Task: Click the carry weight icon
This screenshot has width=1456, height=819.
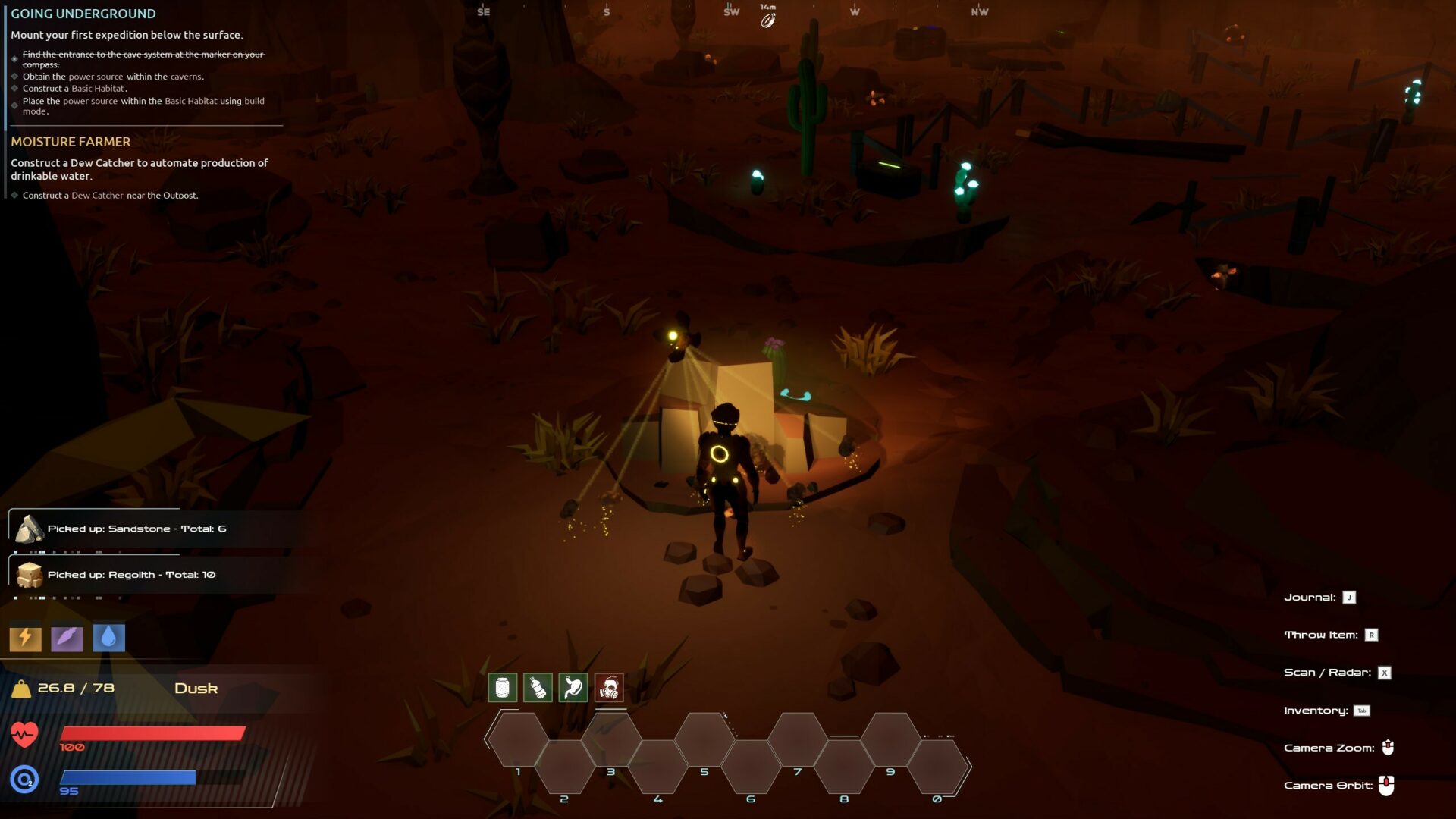Action: pos(21,689)
